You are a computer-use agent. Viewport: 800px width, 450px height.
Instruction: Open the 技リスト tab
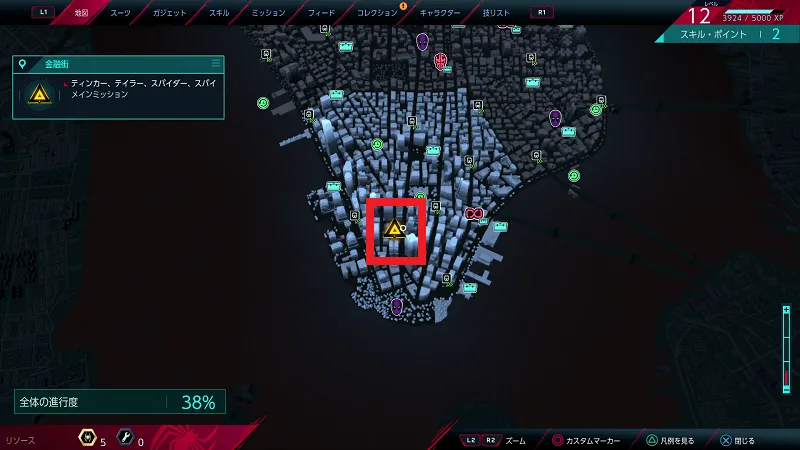(x=495, y=13)
